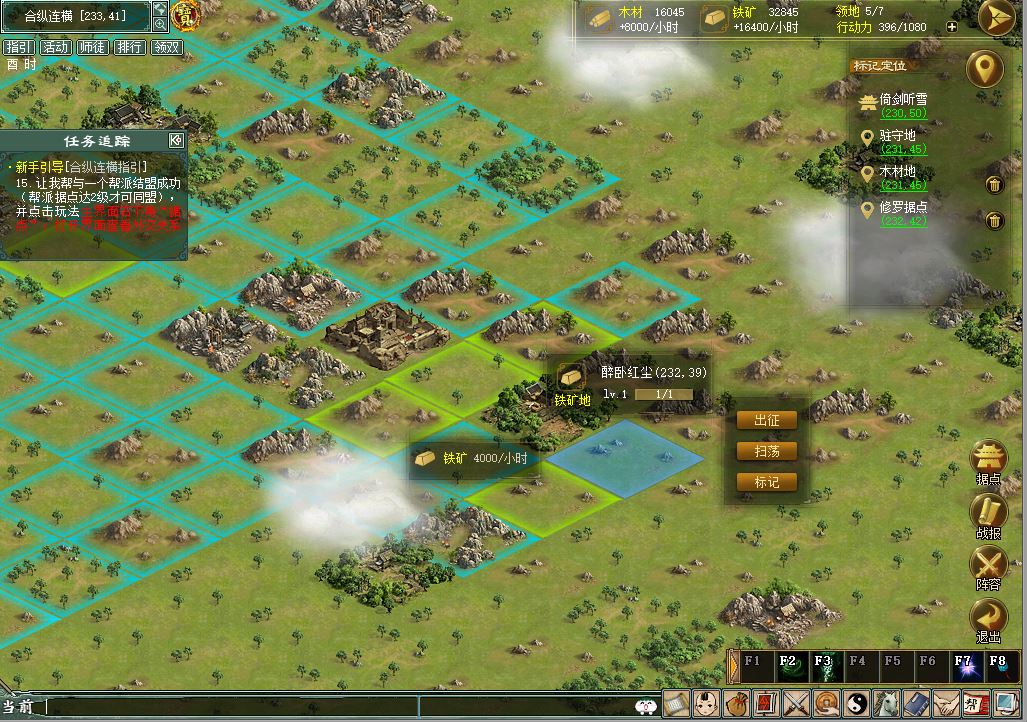Show the 排行 rankings
Image resolution: width=1027 pixels, height=722 pixels.
pos(129,47)
